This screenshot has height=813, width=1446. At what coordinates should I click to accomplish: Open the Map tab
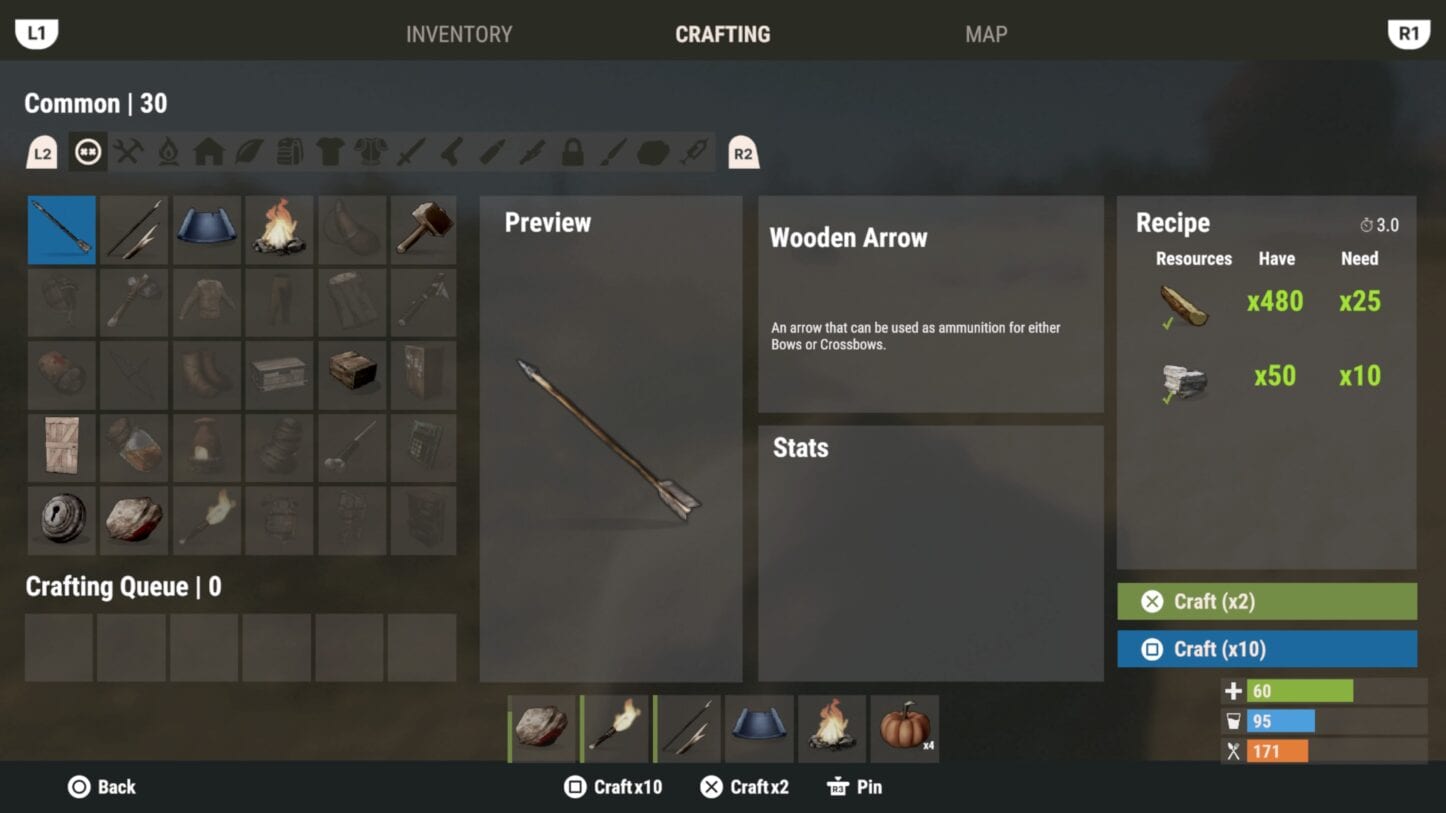point(985,34)
